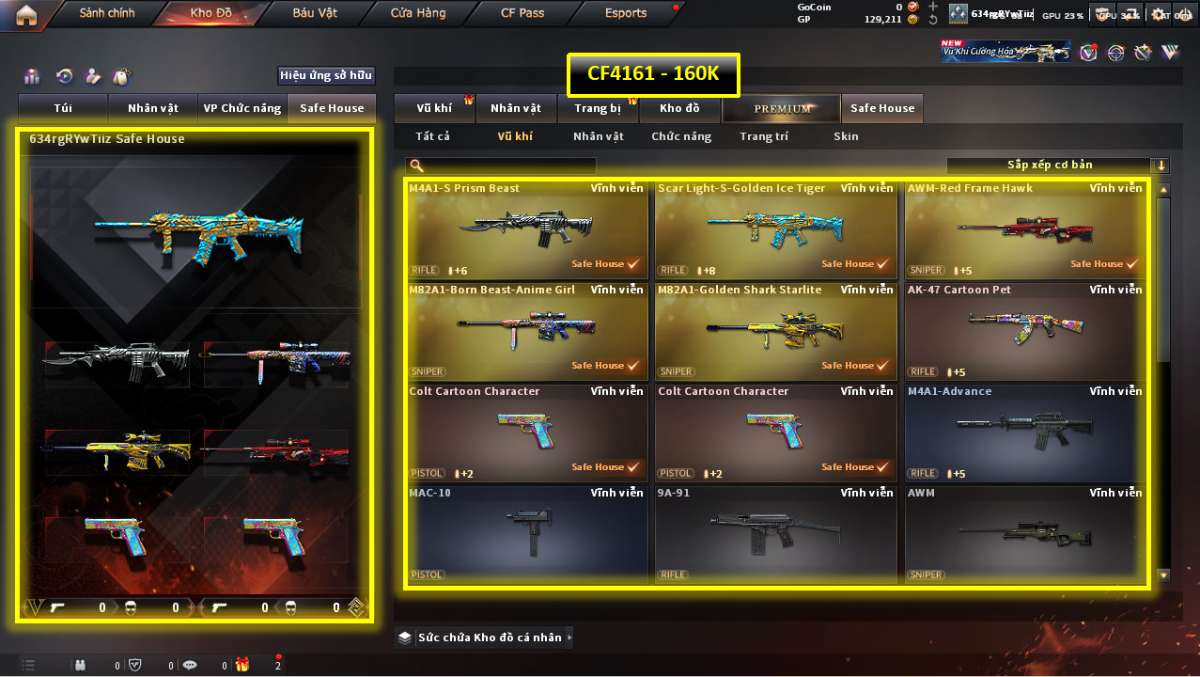Select the MAC-10 pistol card
The height and width of the screenshot is (677, 1200).
[526, 534]
